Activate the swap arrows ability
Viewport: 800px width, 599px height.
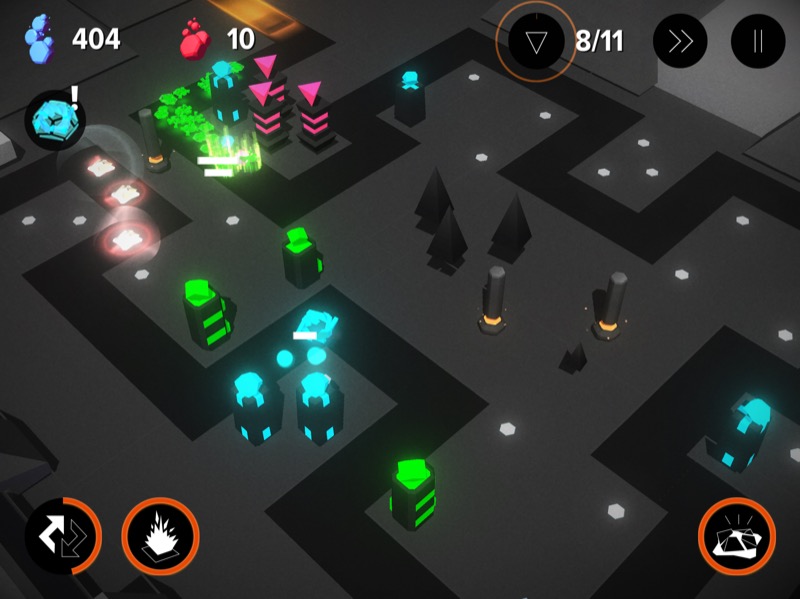tap(63, 536)
